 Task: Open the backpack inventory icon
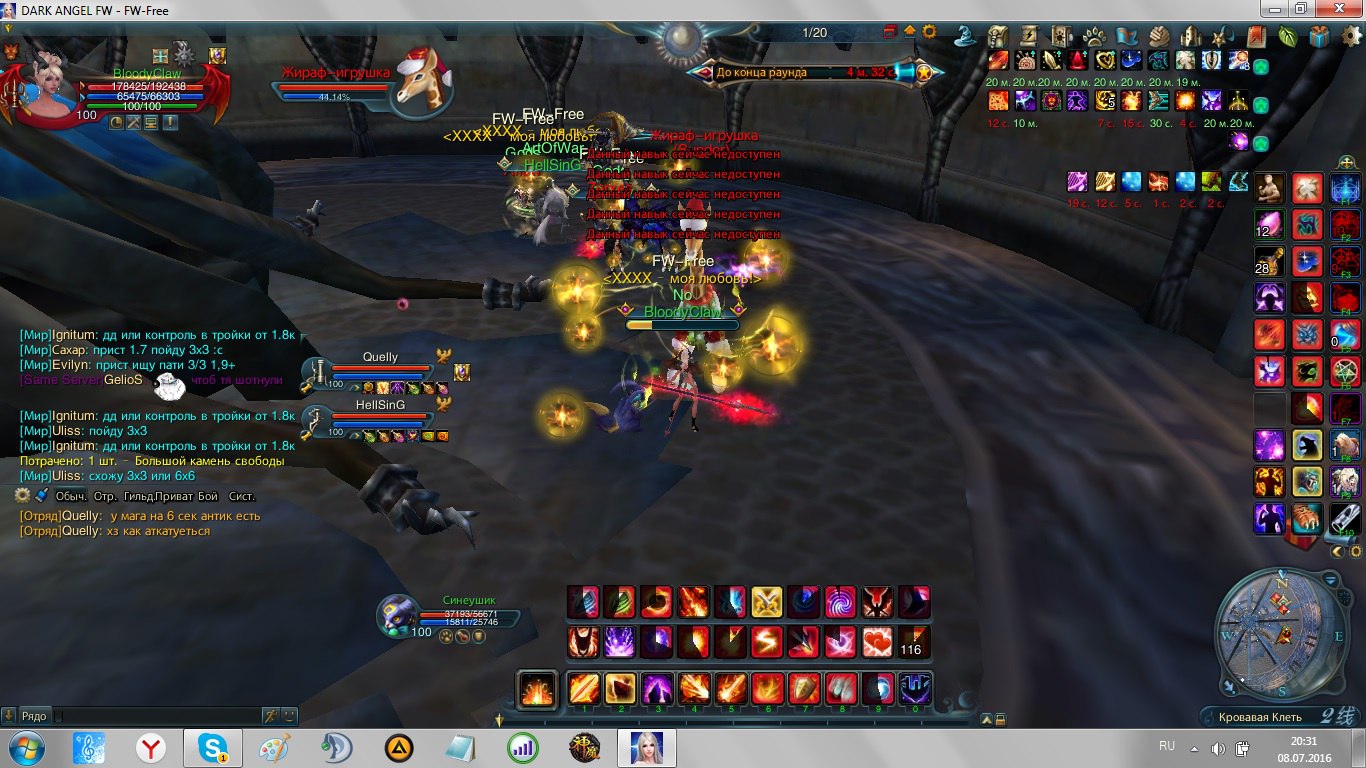coord(998,36)
